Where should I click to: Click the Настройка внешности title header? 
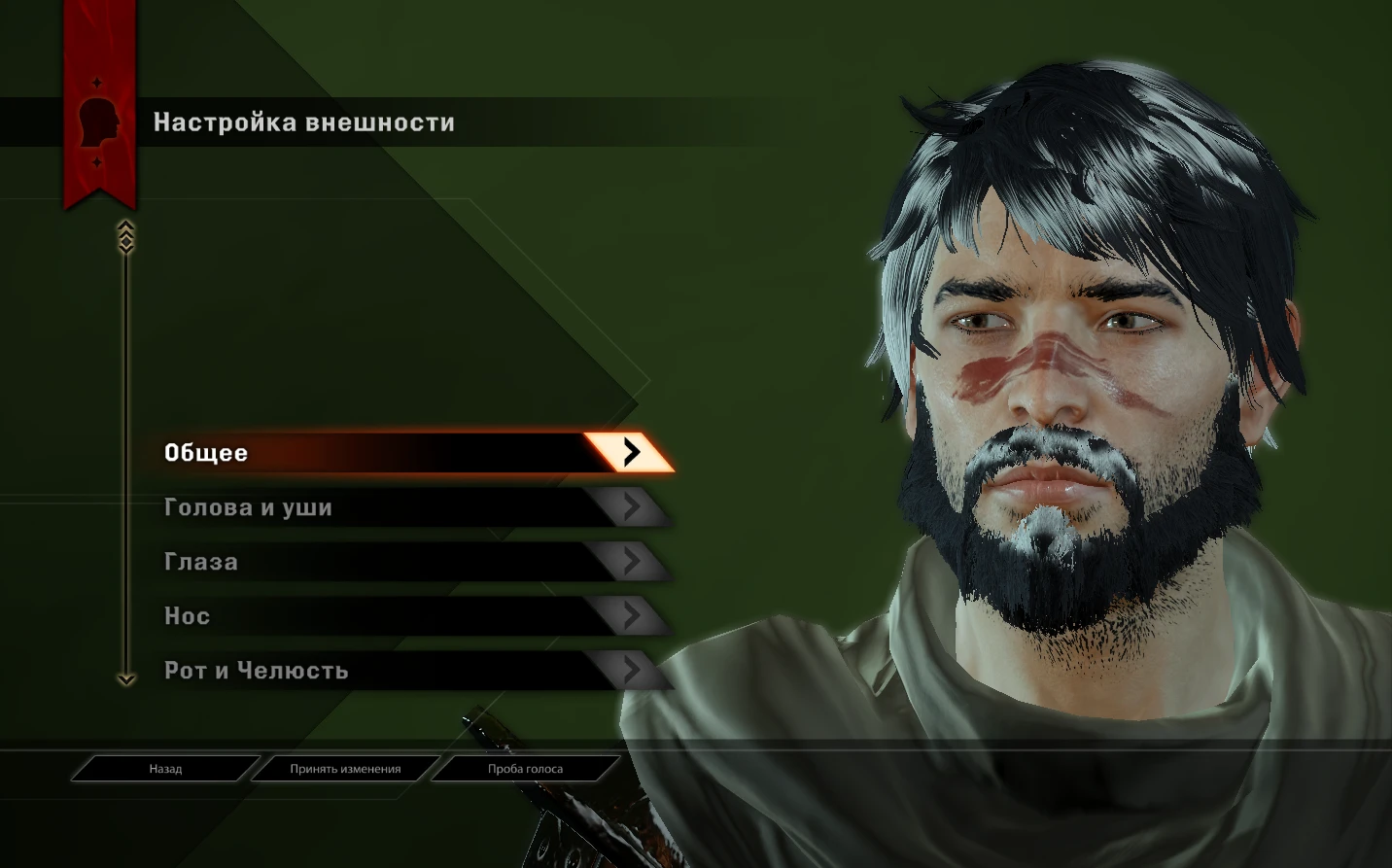pyautogui.click(x=303, y=122)
